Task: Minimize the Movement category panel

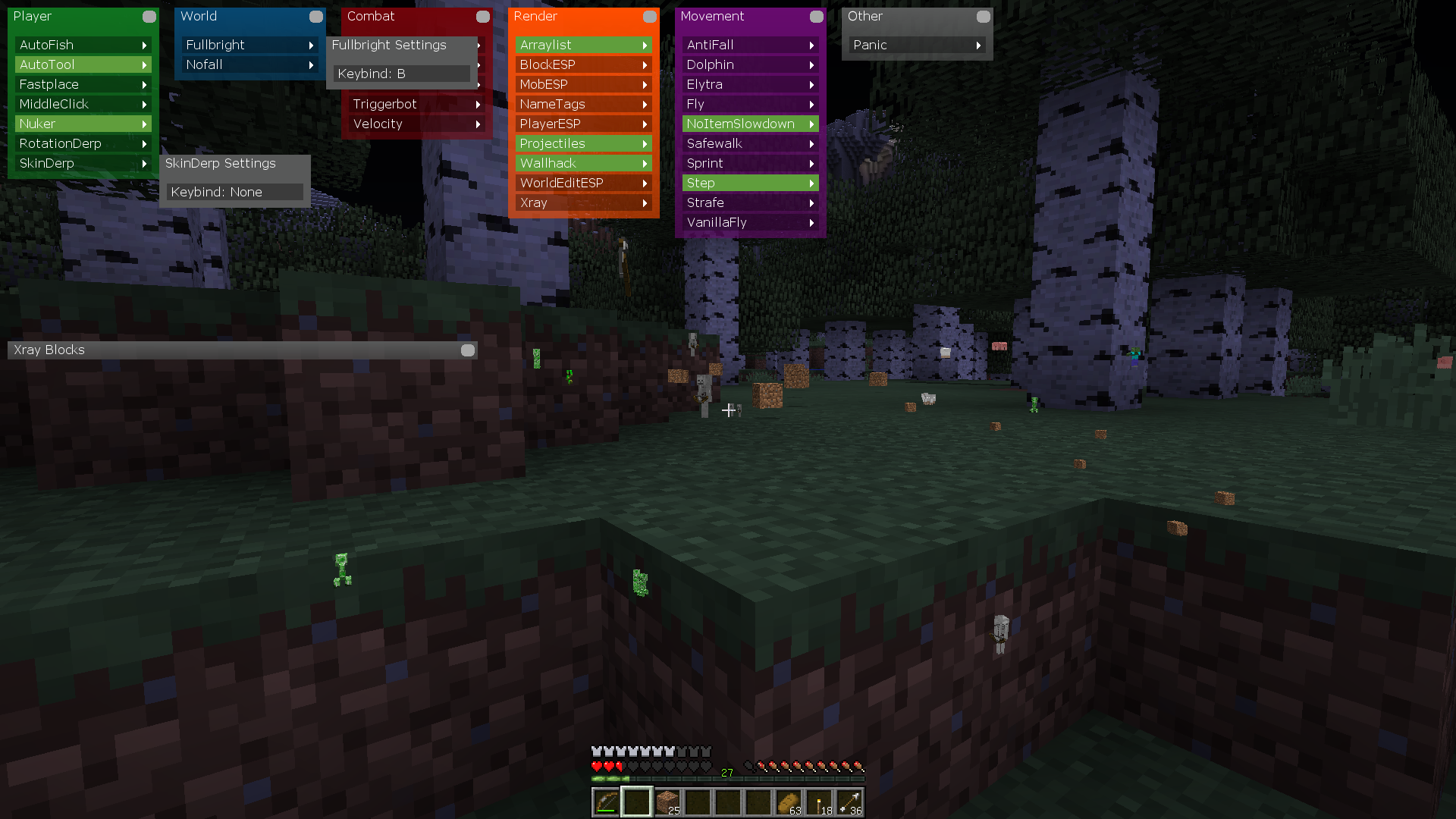Action: [x=817, y=16]
